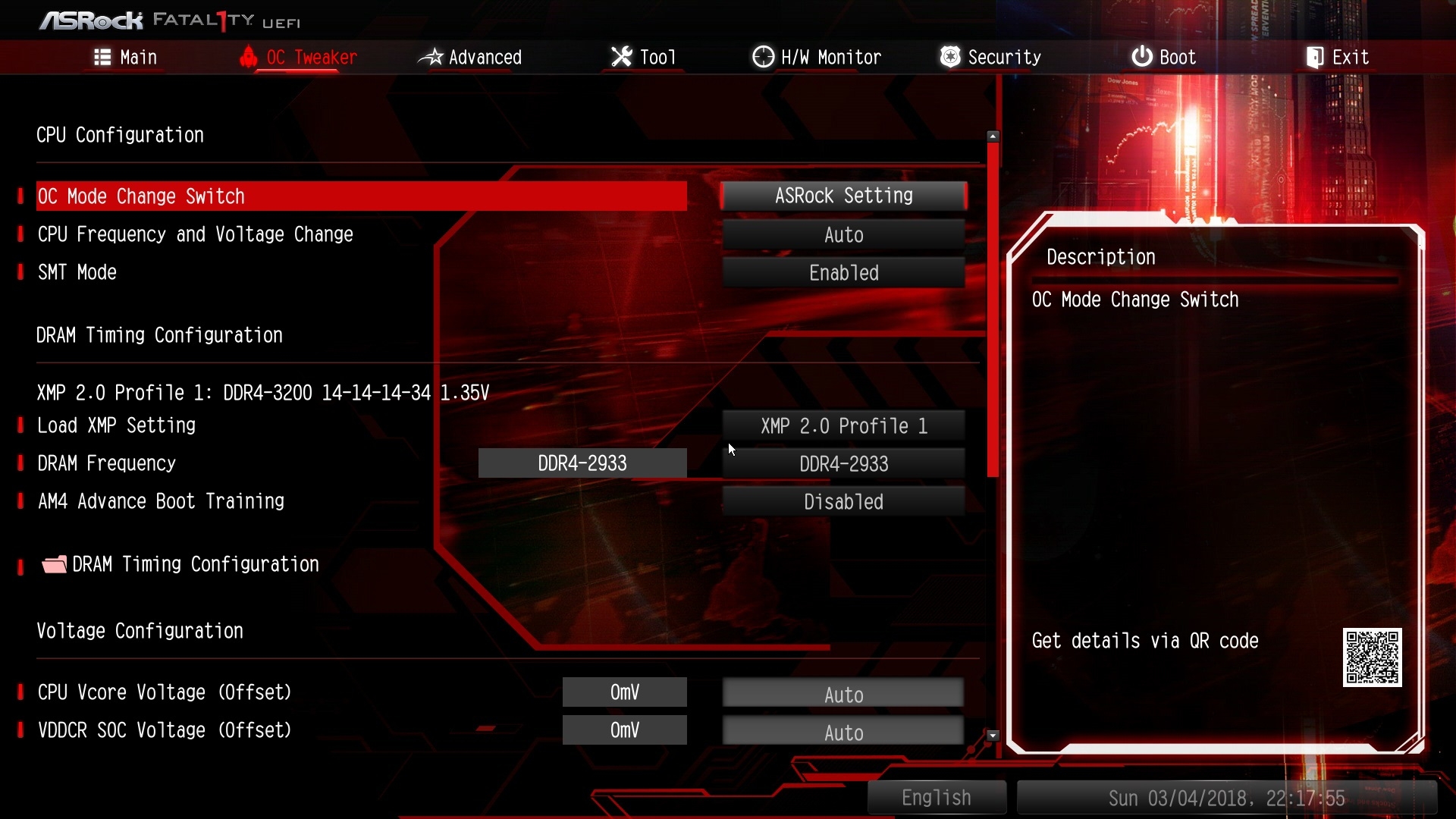Choose the XMP 2.0 Profile 1 dropdown
This screenshot has height=819, width=1456.
tap(843, 426)
